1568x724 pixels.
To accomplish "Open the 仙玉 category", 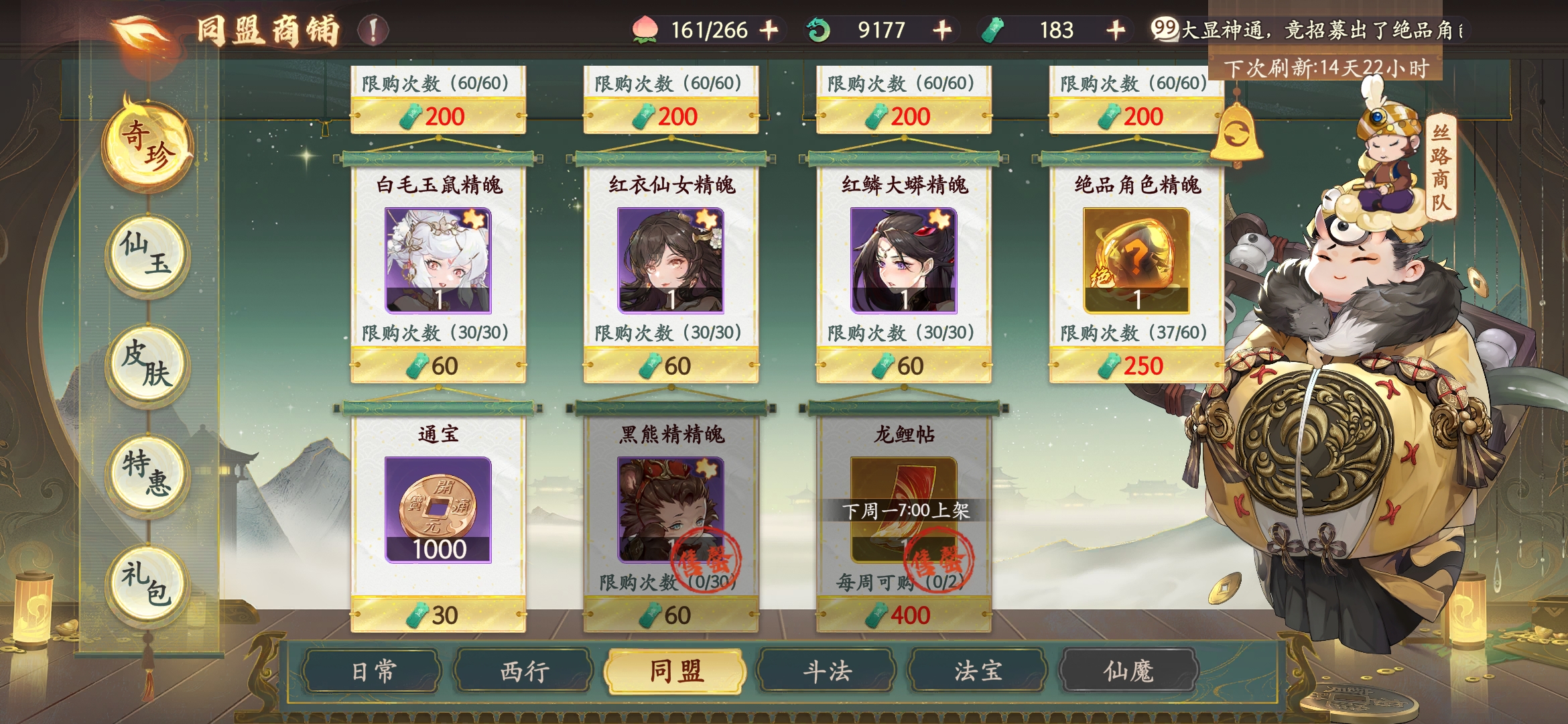I will point(147,255).
